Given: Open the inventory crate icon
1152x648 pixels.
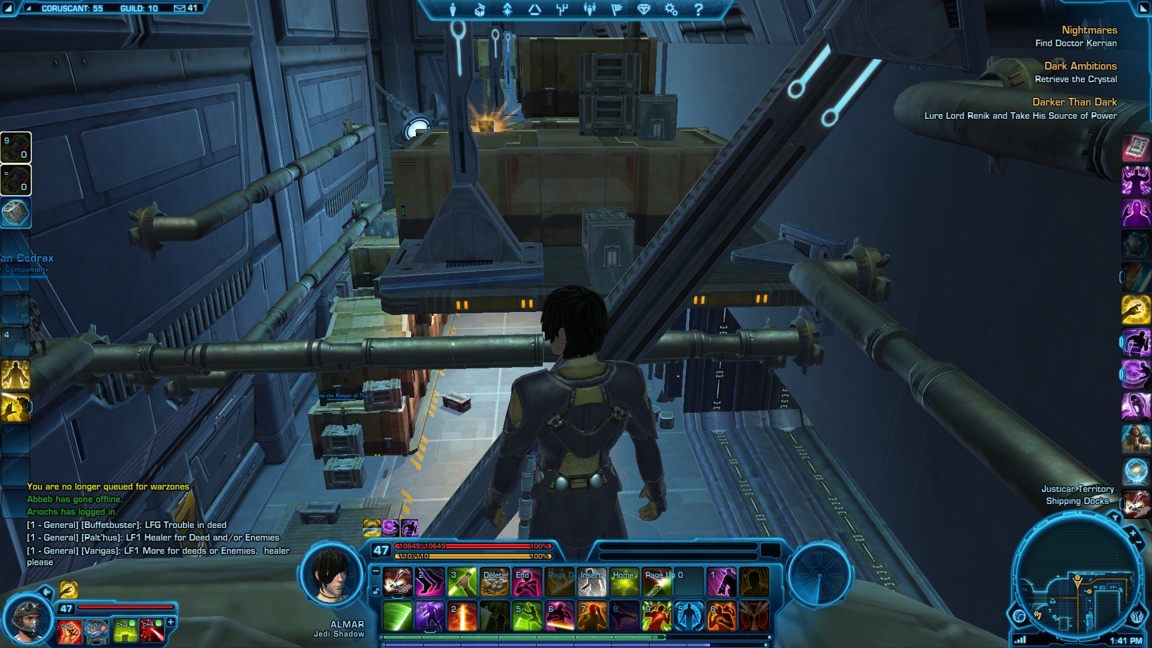Looking at the screenshot, I should 480,10.
